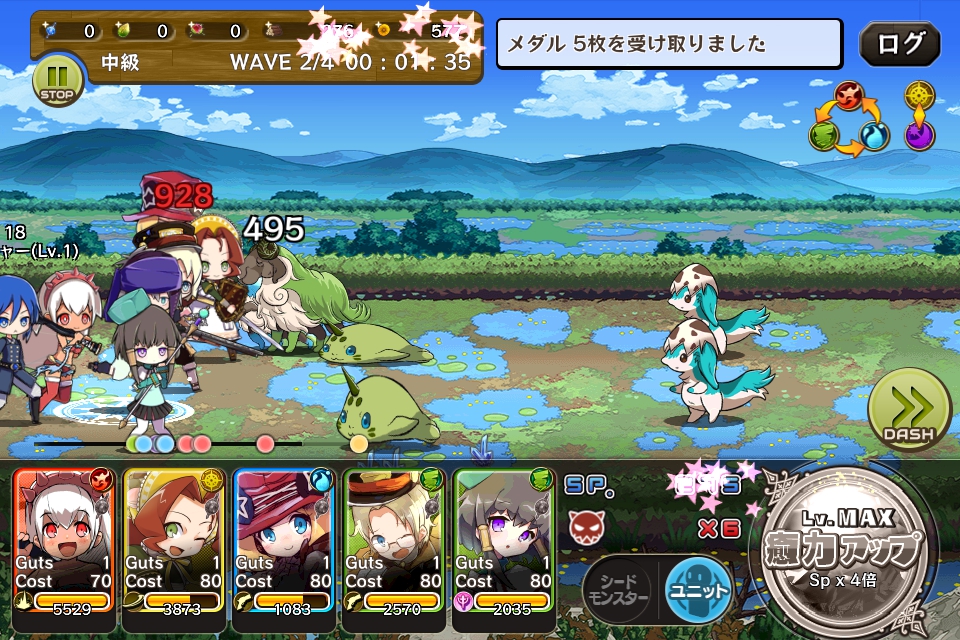Pause the battle with the STOP button

click(56, 80)
